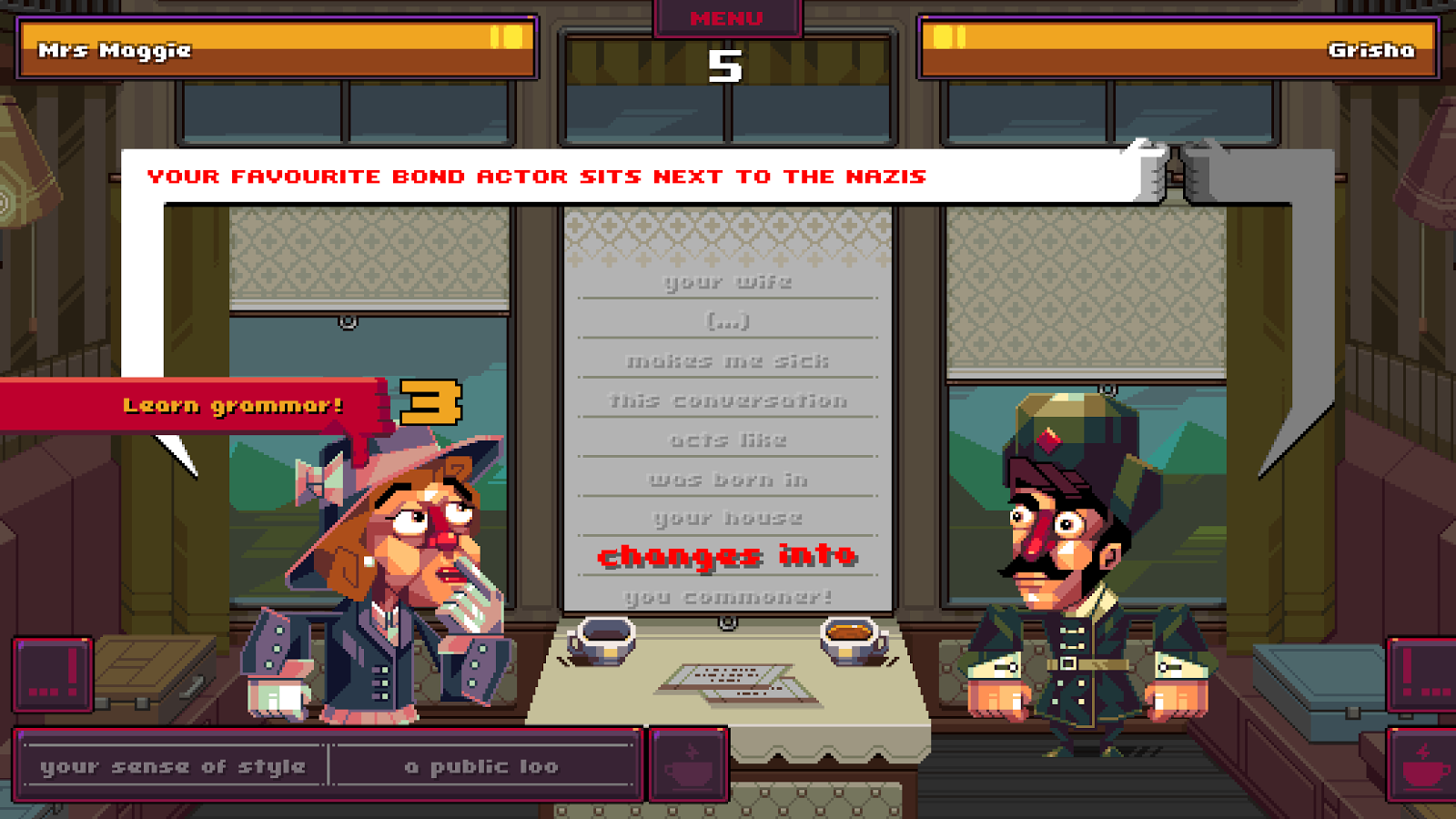The image size is (1456, 819).
Task: Click Grisho's teacup on the table
Action: click(x=846, y=639)
